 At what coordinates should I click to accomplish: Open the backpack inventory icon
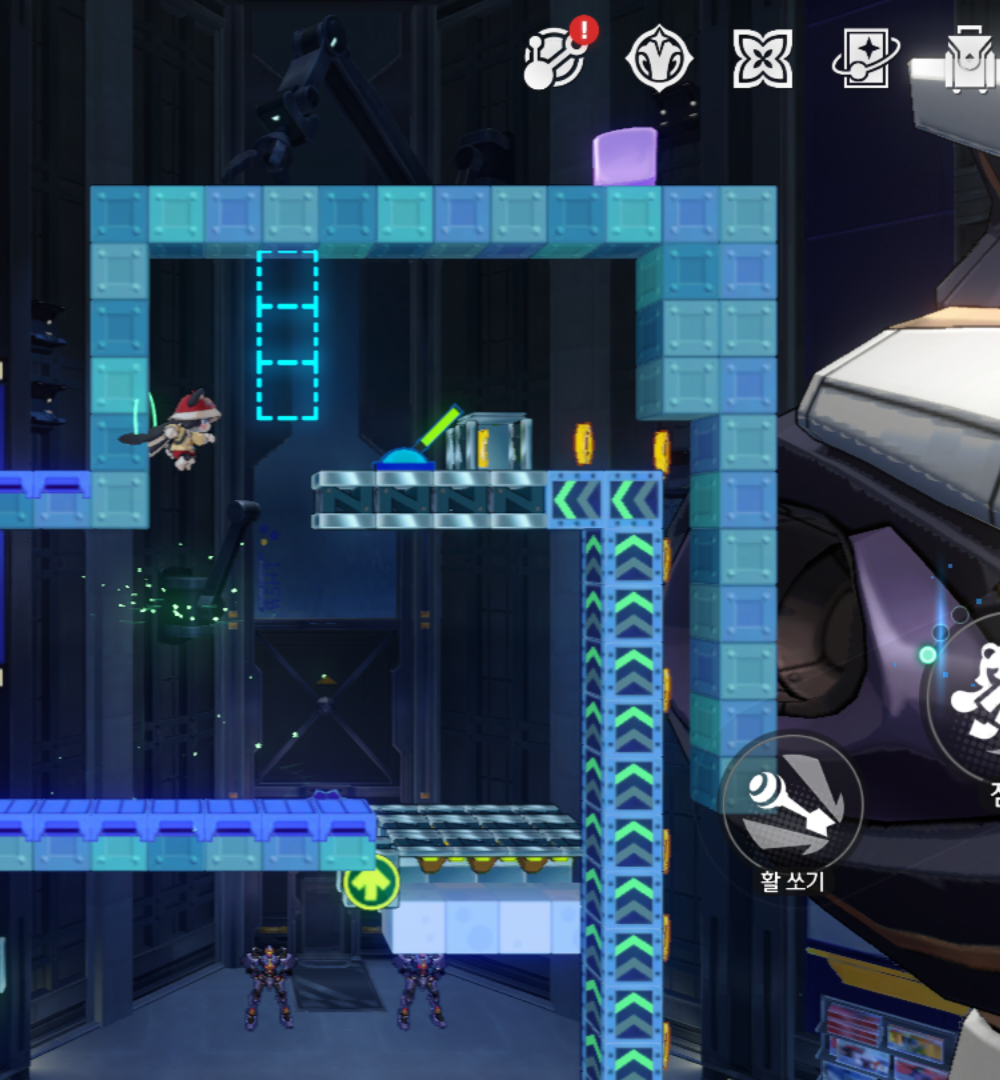(967, 58)
